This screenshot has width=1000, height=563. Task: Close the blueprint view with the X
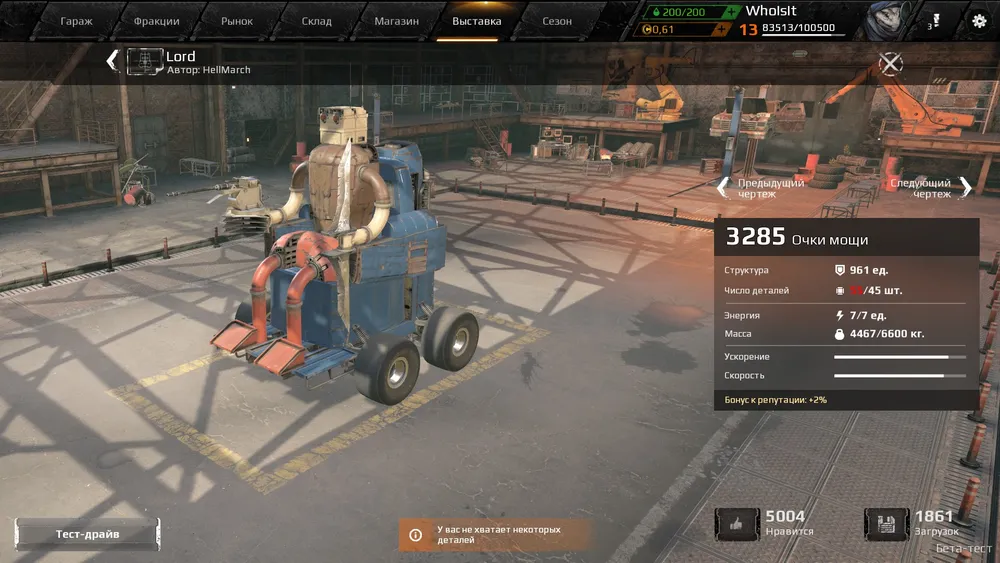pos(890,64)
